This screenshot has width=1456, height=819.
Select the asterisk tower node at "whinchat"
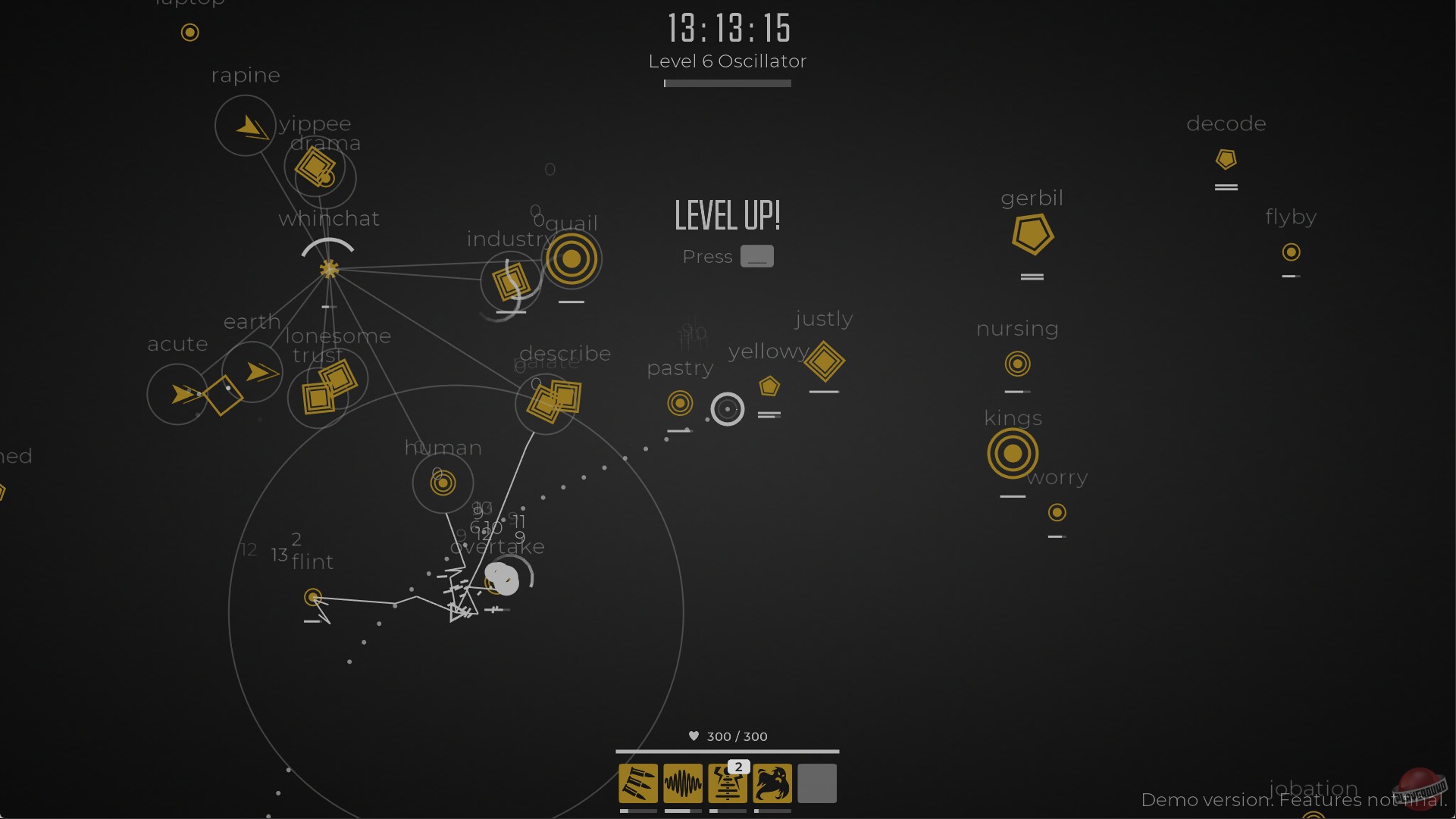[328, 268]
